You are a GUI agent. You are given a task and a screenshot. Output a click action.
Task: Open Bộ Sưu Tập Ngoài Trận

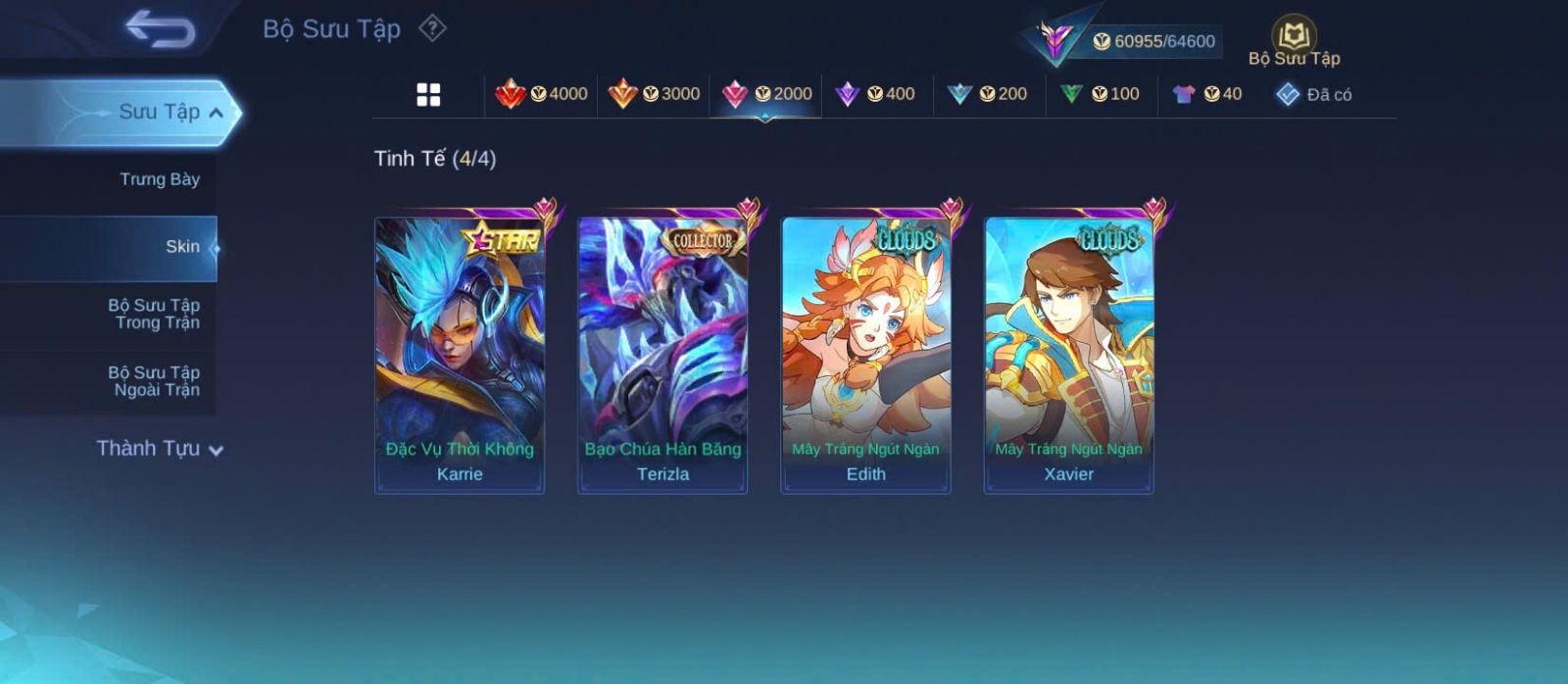point(154,381)
